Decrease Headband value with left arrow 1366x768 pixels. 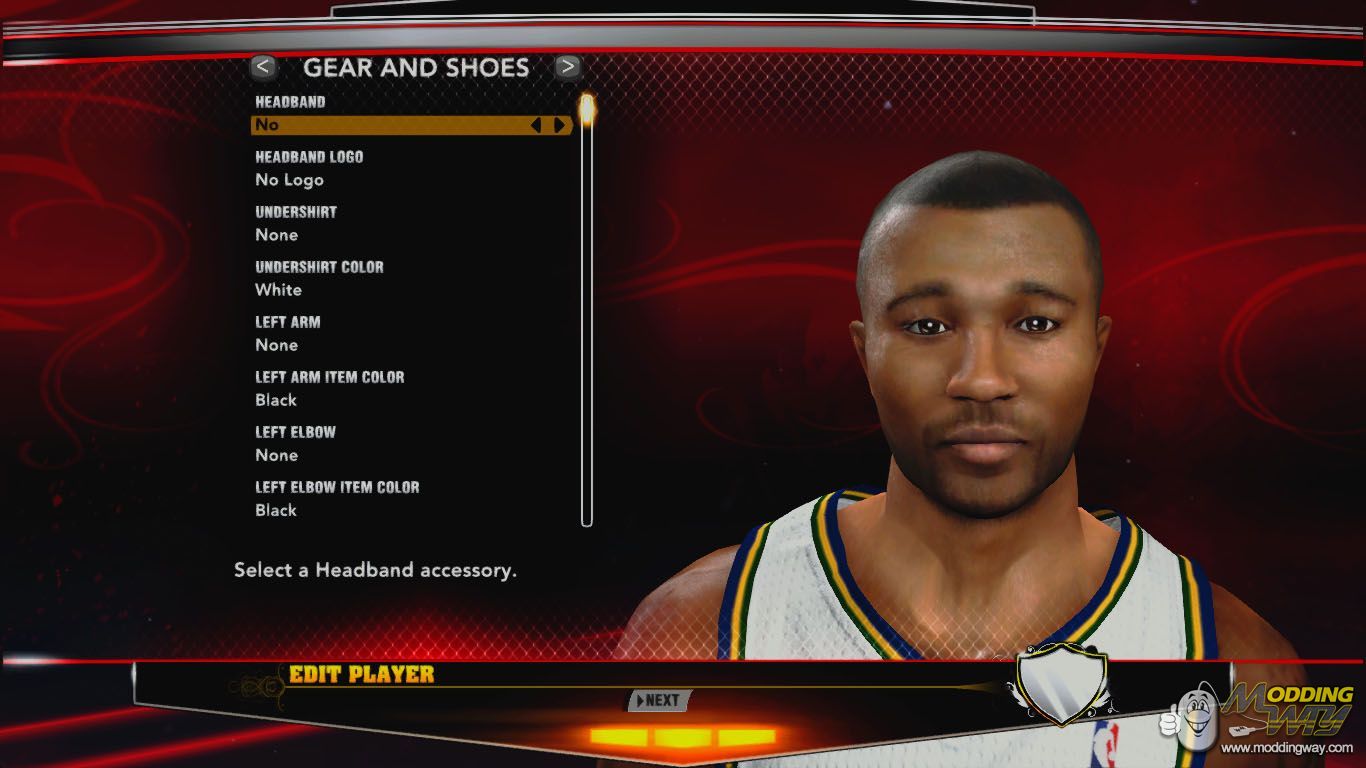tap(536, 125)
